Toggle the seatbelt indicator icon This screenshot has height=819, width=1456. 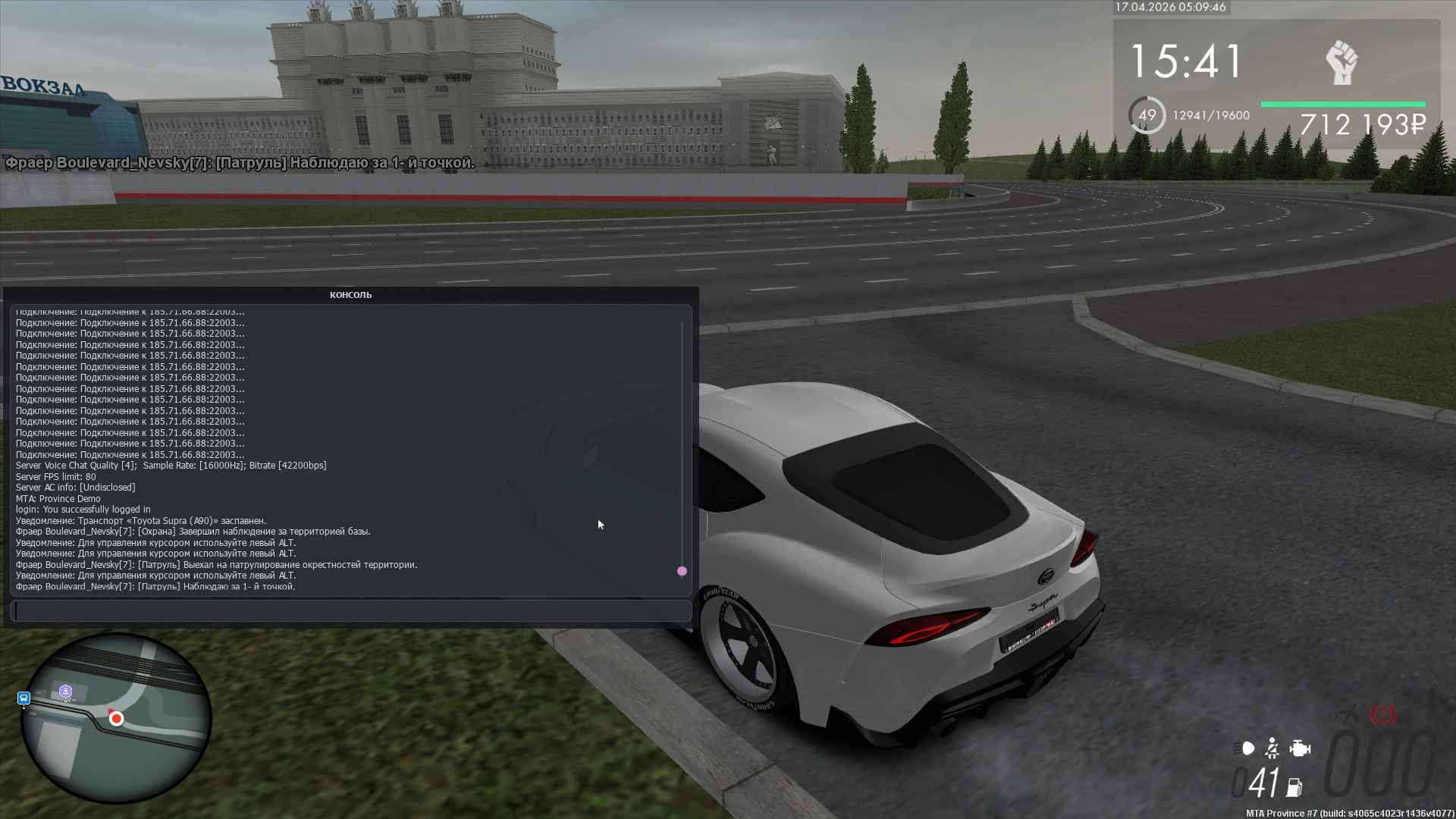click(x=1272, y=748)
